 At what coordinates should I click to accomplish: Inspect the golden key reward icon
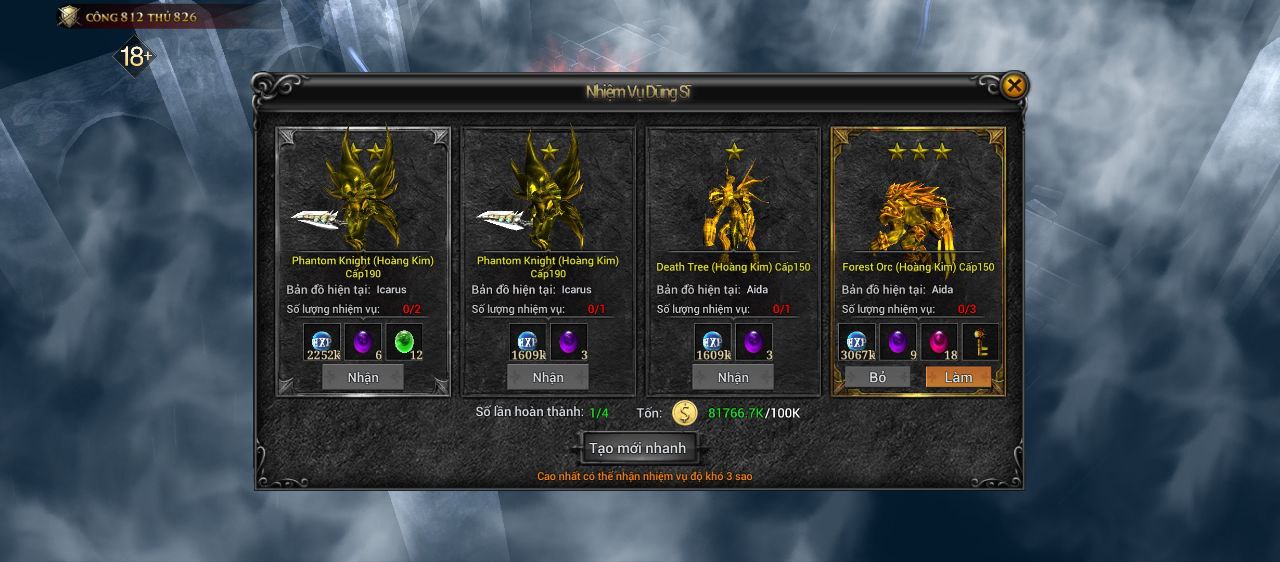[x=980, y=342]
